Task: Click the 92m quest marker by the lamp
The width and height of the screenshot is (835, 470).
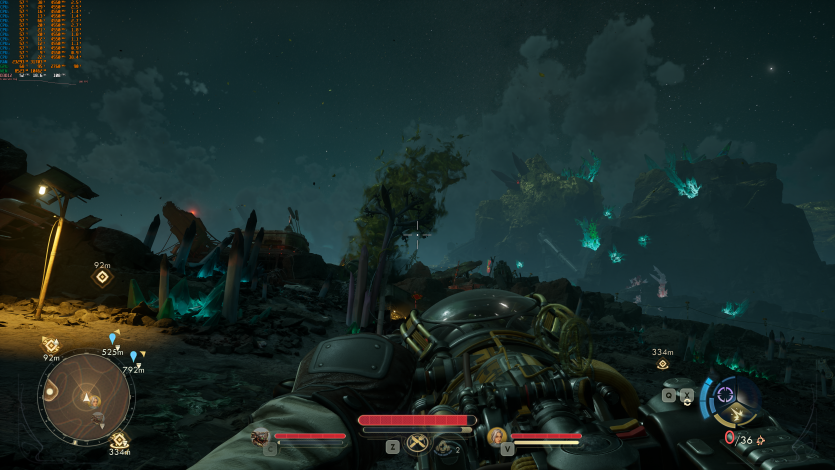Action: pos(102,277)
